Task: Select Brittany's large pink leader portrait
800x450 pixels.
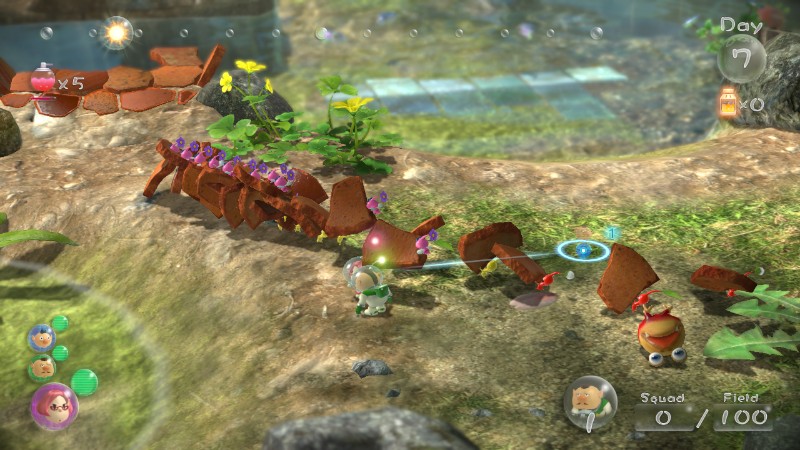Action: (x=54, y=405)
